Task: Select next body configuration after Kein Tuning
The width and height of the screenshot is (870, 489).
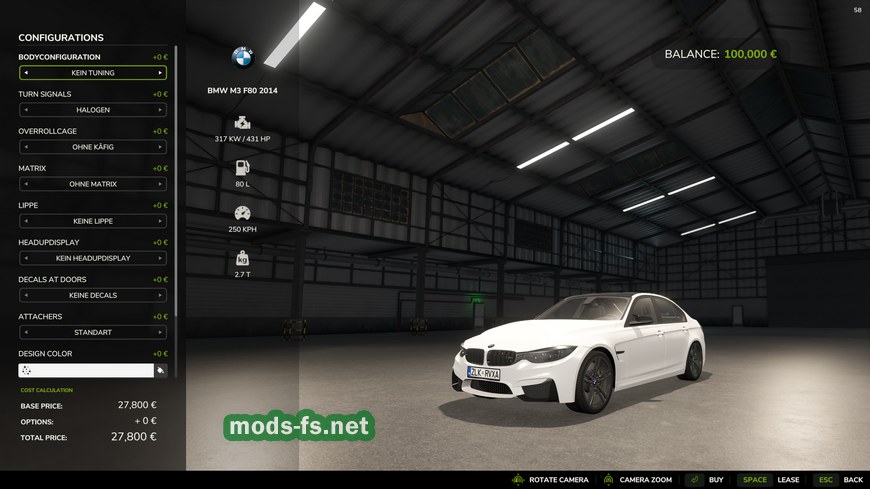Action: tap(160, 73)
